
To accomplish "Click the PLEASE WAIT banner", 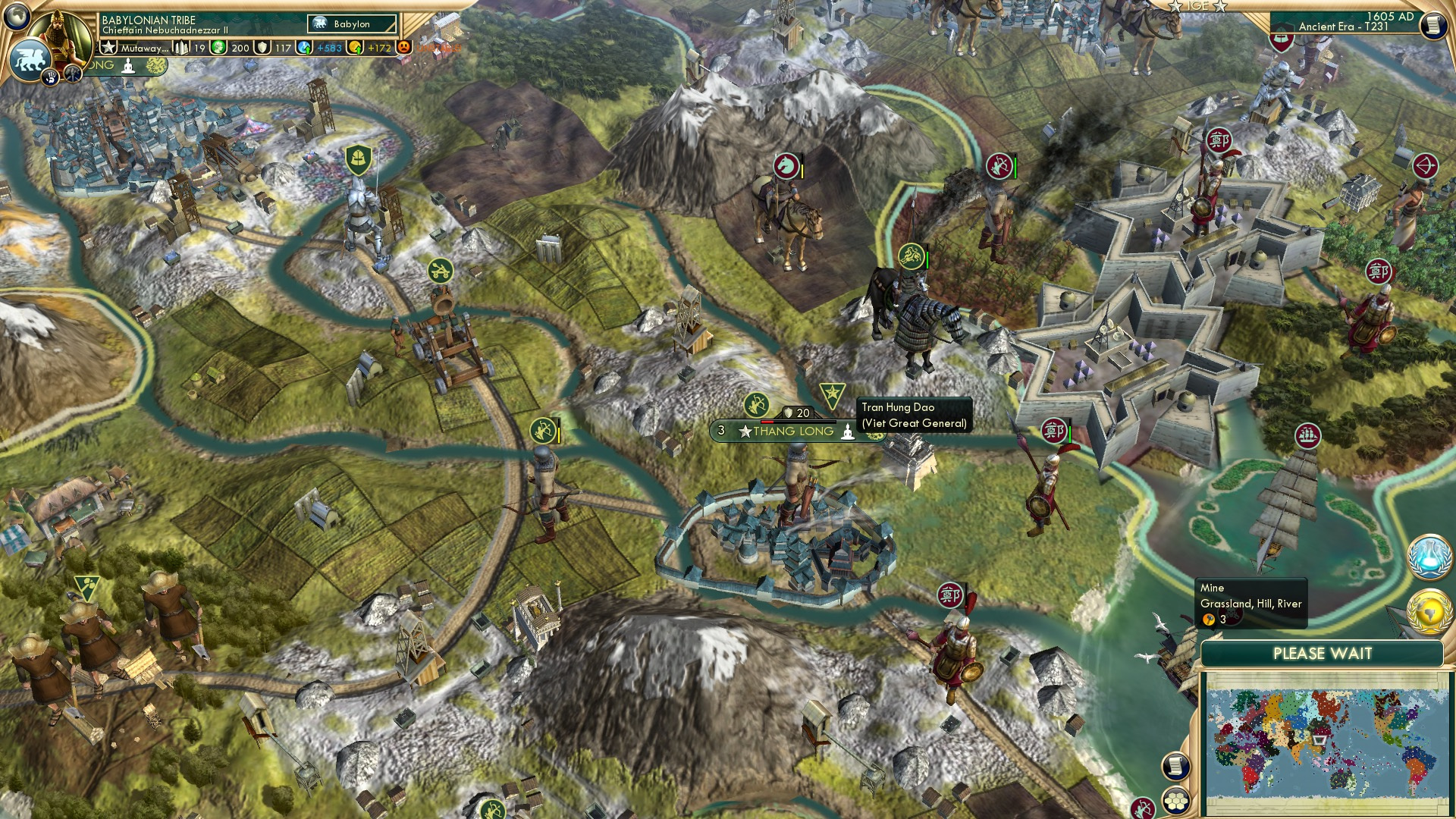I will click(1323, 653).
